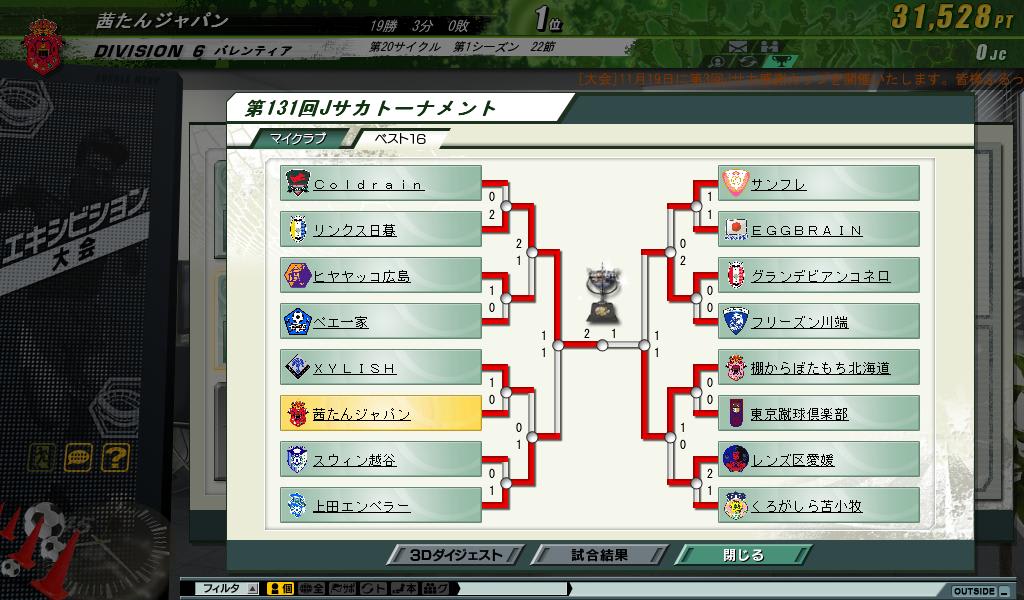The image size is (1024, 600).
Task: Select the highlighted 茜たんジャパン team
Action: click(x=380, y=414)
